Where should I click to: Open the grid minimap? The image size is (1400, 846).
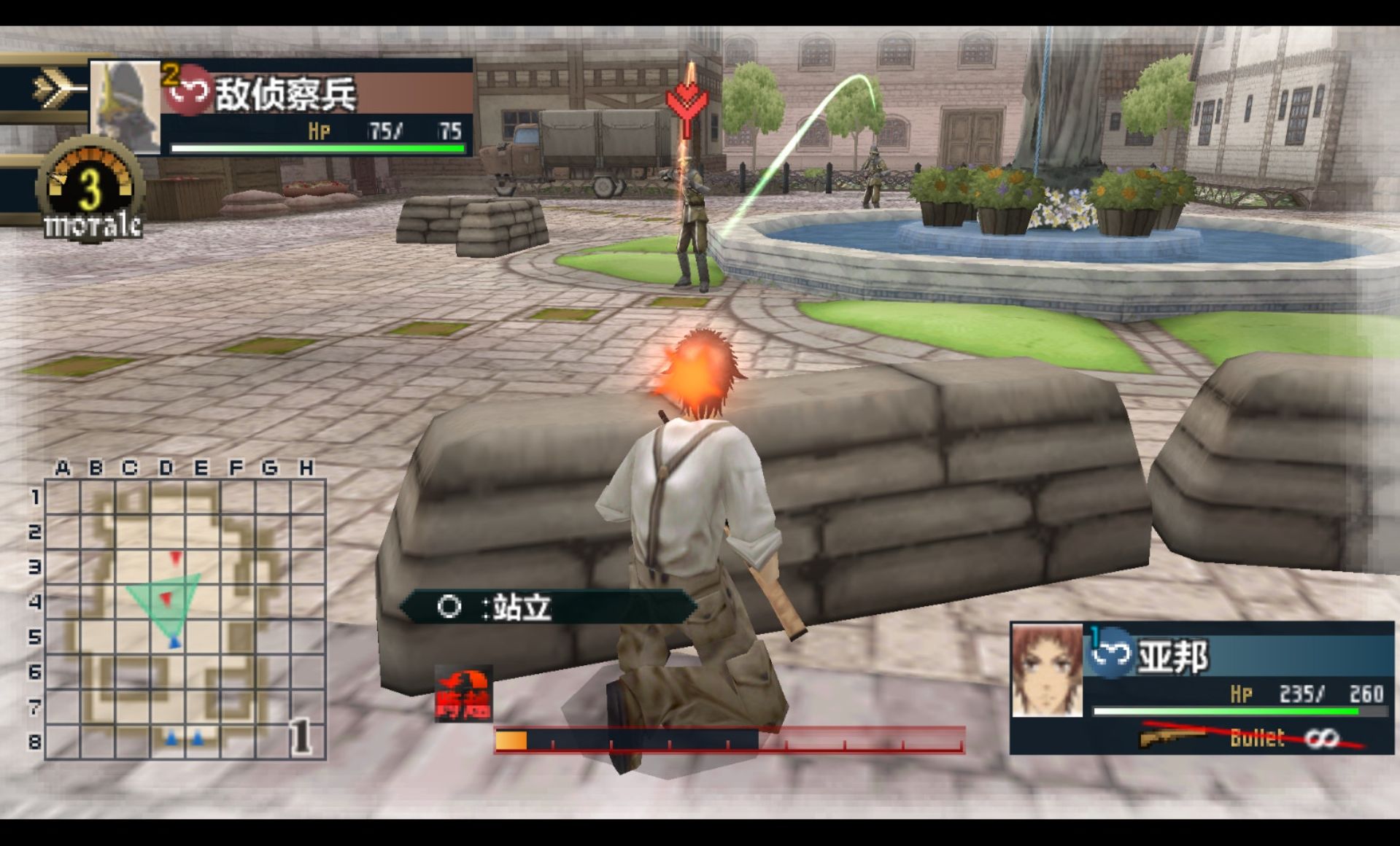(184, 618)
